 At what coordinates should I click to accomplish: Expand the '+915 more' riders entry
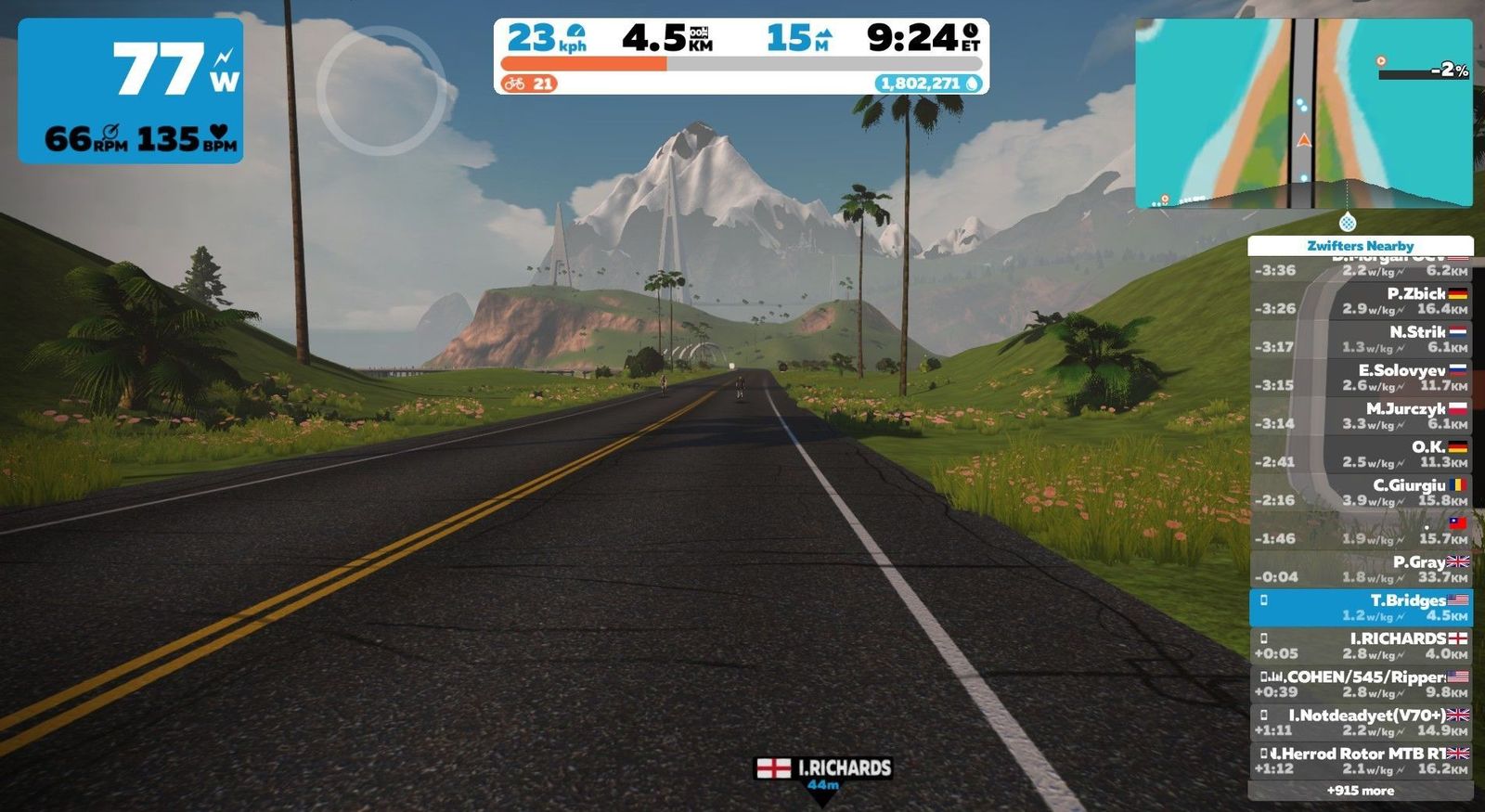pos(1360,791)
